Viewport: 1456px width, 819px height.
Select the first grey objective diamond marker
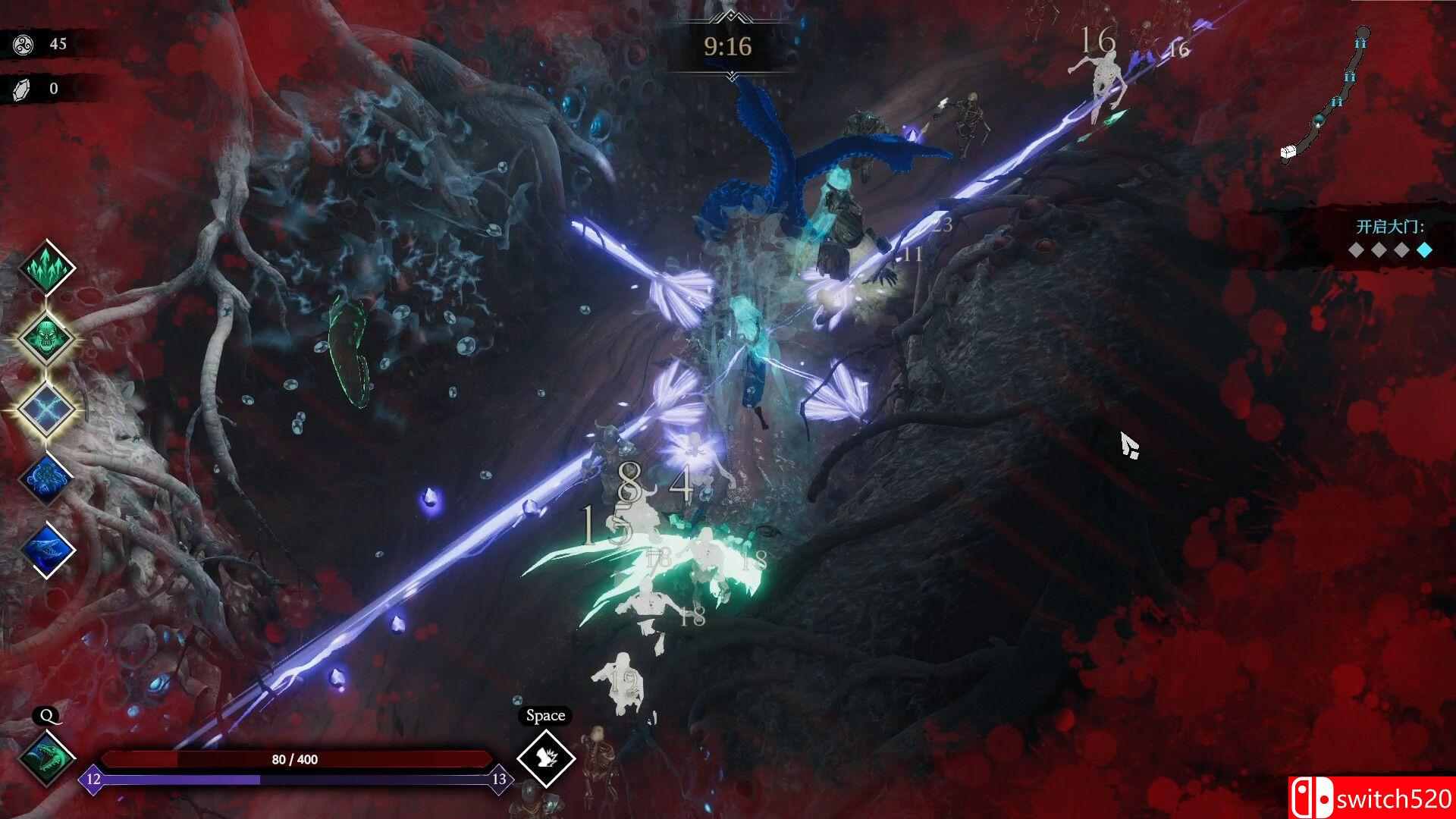click(x=1355, y=250)
